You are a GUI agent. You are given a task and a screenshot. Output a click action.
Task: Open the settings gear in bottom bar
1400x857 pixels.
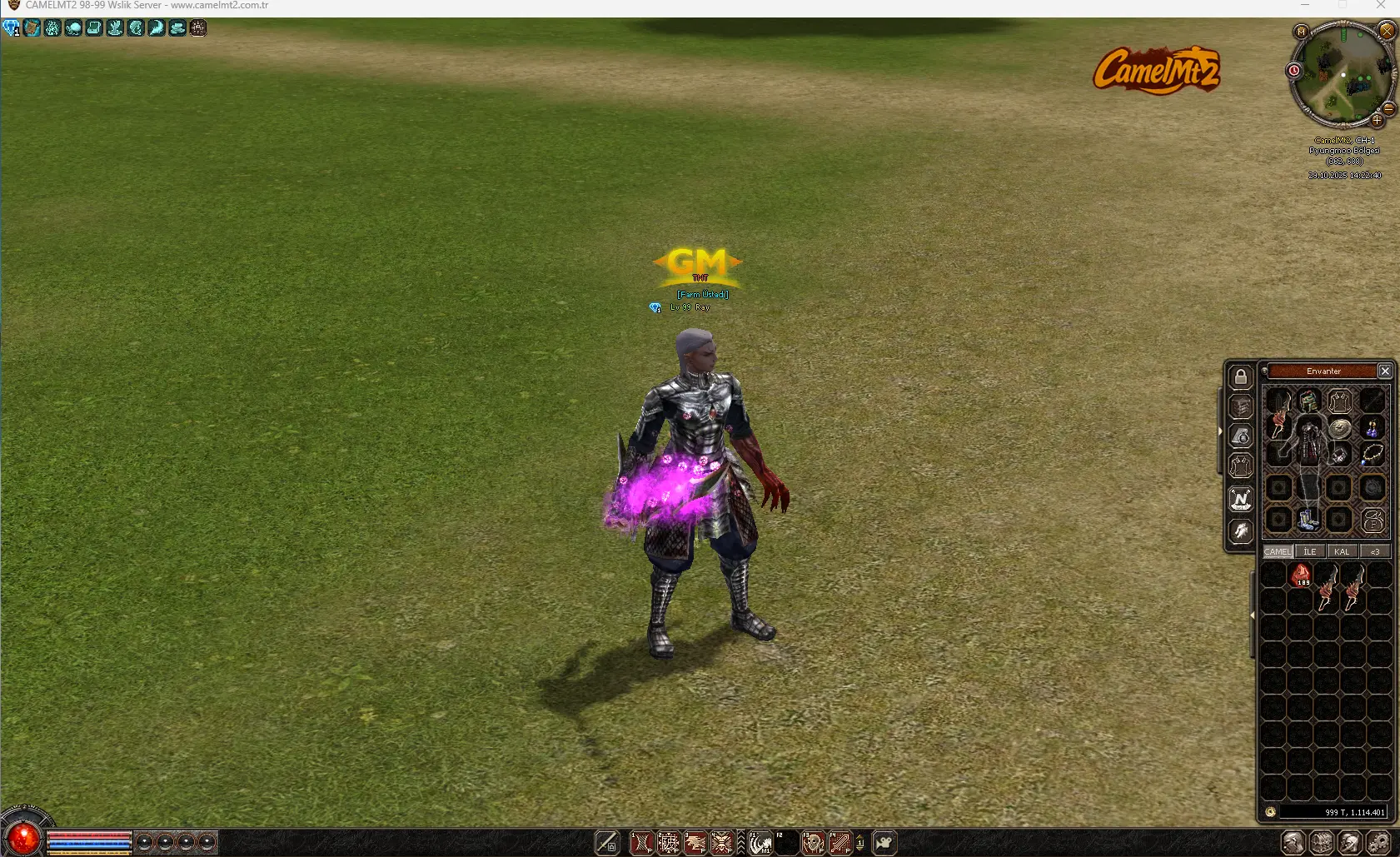coord(1378,843)
